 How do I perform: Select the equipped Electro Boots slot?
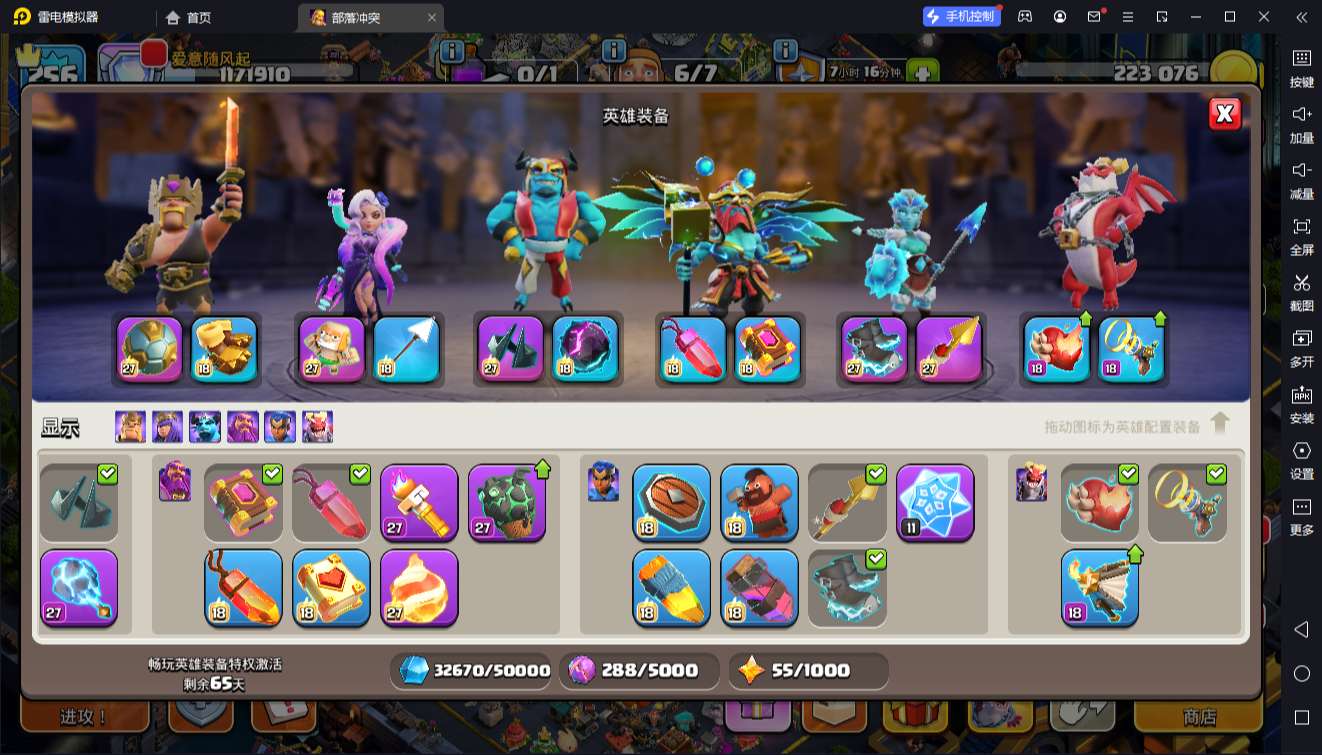[874, 349]
